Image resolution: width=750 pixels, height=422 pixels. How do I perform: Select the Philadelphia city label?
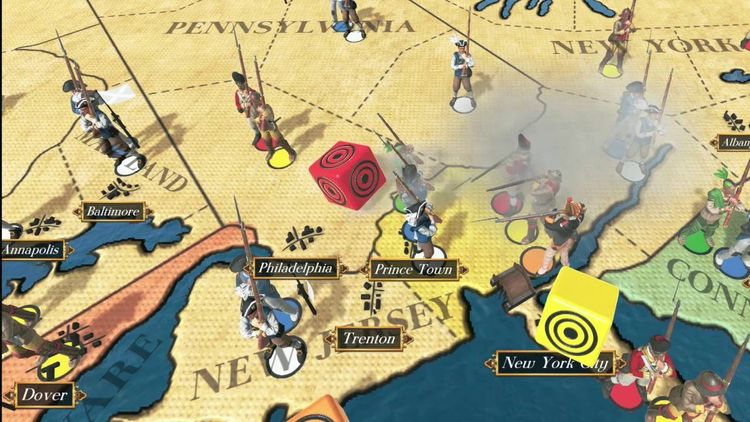294,268
